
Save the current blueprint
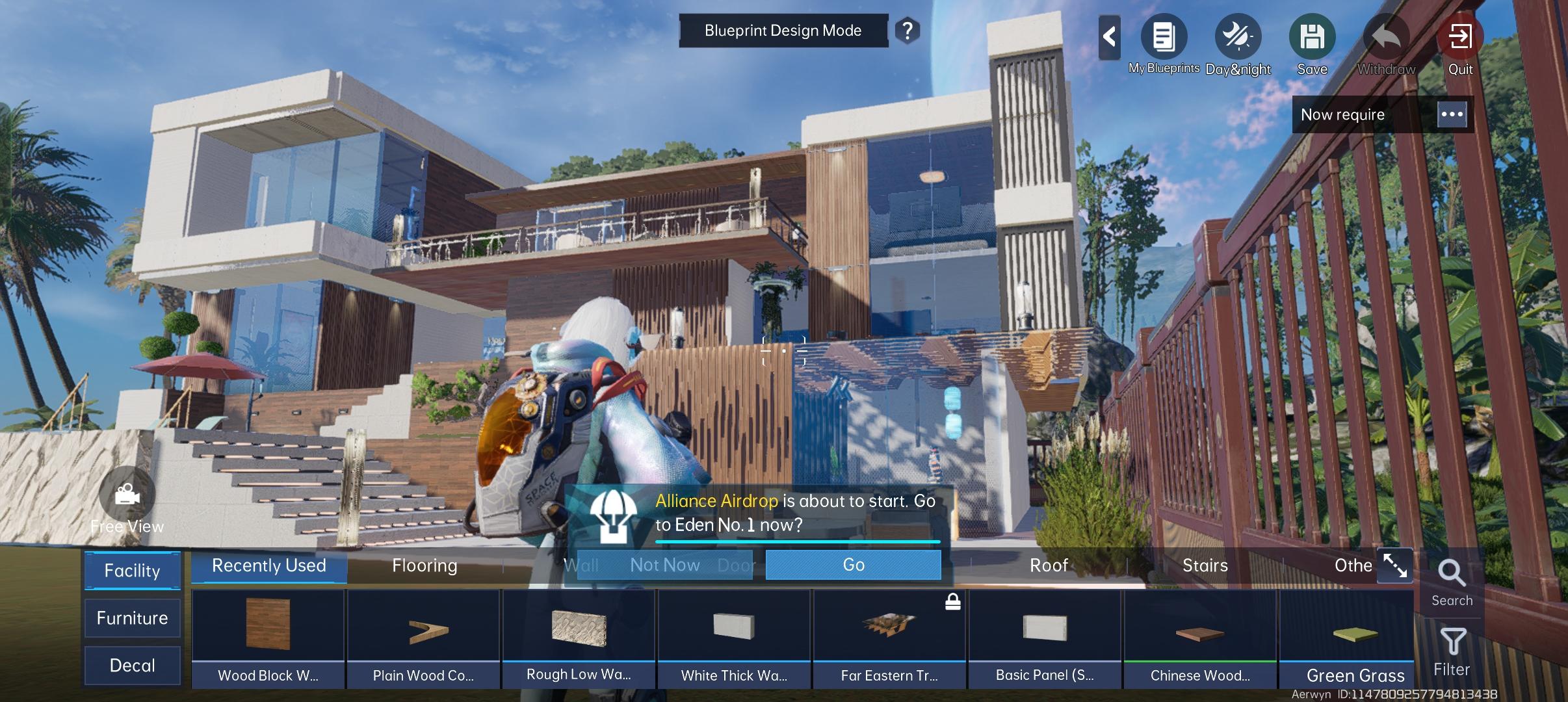click(x=1312, y=38)
